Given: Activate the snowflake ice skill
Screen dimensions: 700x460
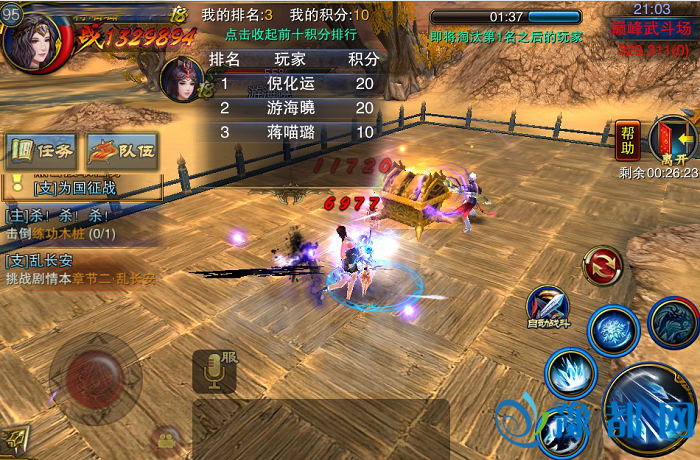Looking at the screenshot, I should coord(613,331).
